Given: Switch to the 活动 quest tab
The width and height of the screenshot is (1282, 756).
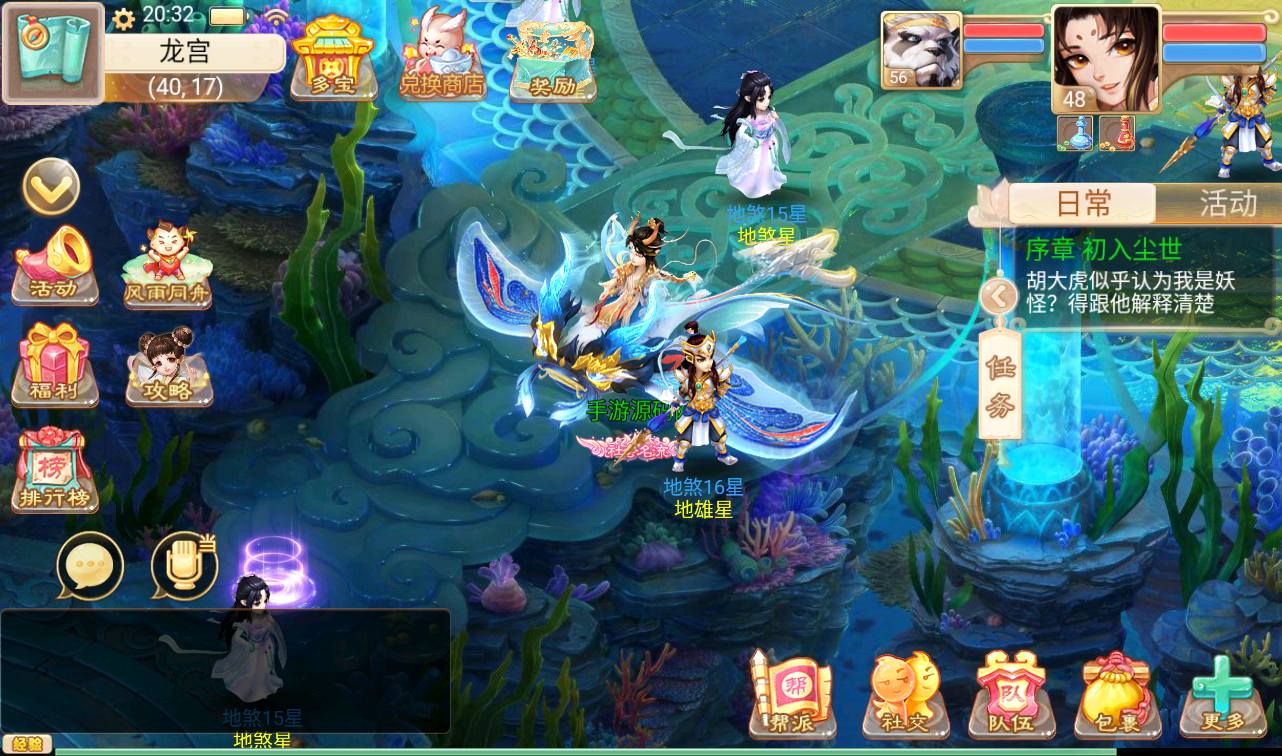Looking at the screenshot, I should point(1226,204).
